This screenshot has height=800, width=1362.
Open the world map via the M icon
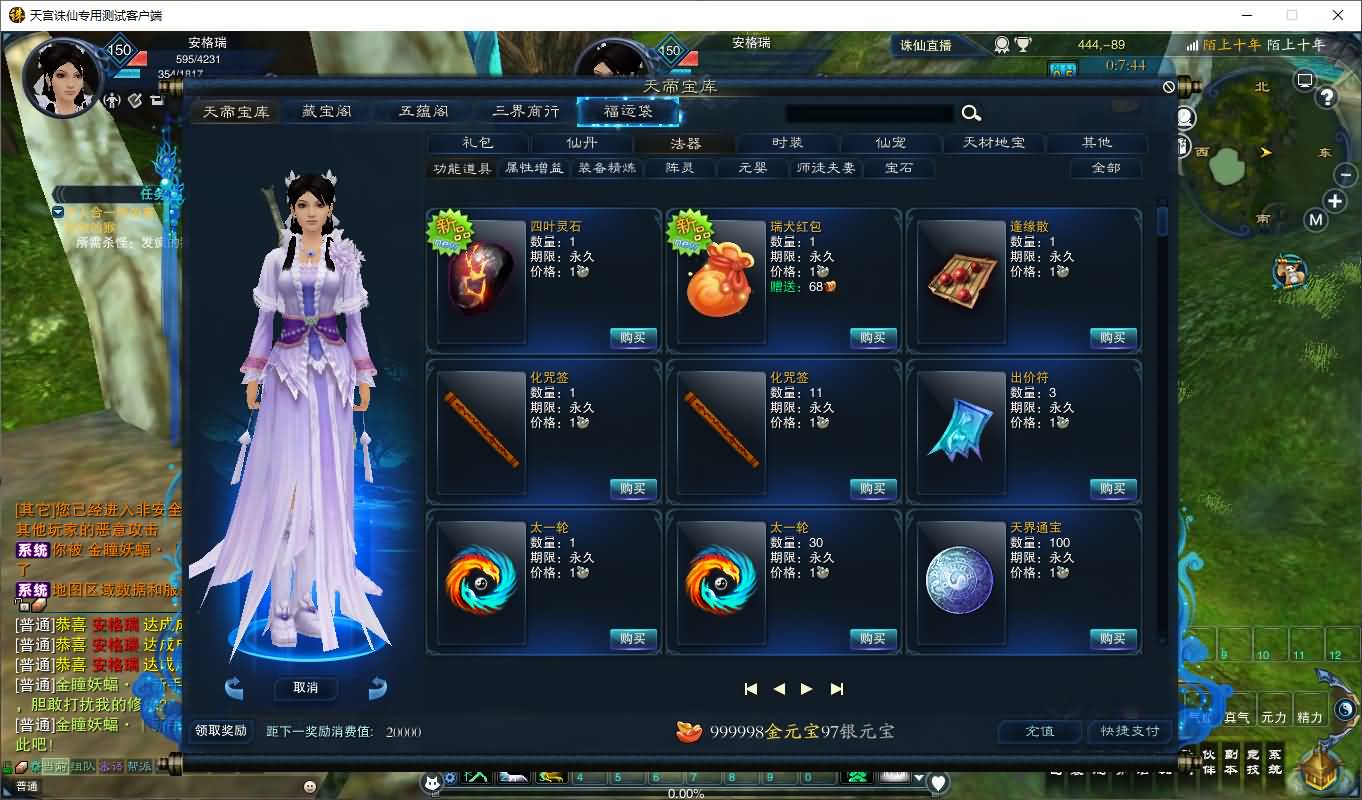1317,219
